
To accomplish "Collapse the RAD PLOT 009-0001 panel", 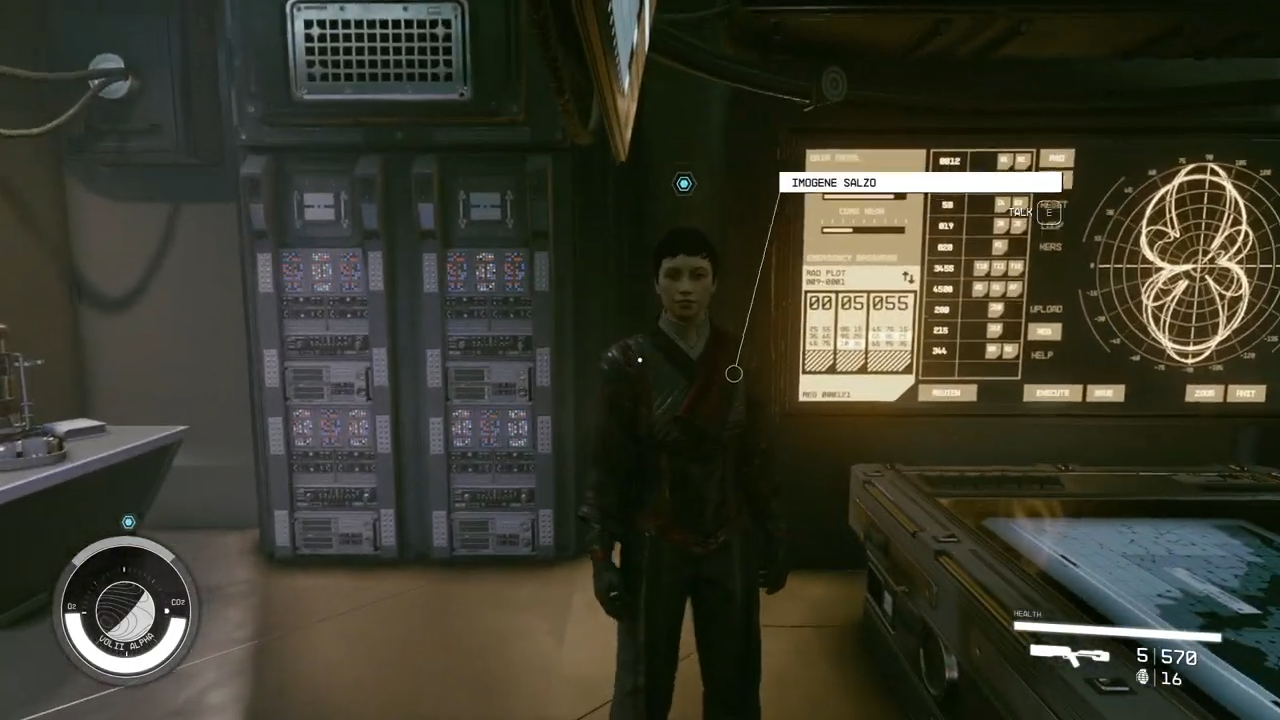I will 826,278.
